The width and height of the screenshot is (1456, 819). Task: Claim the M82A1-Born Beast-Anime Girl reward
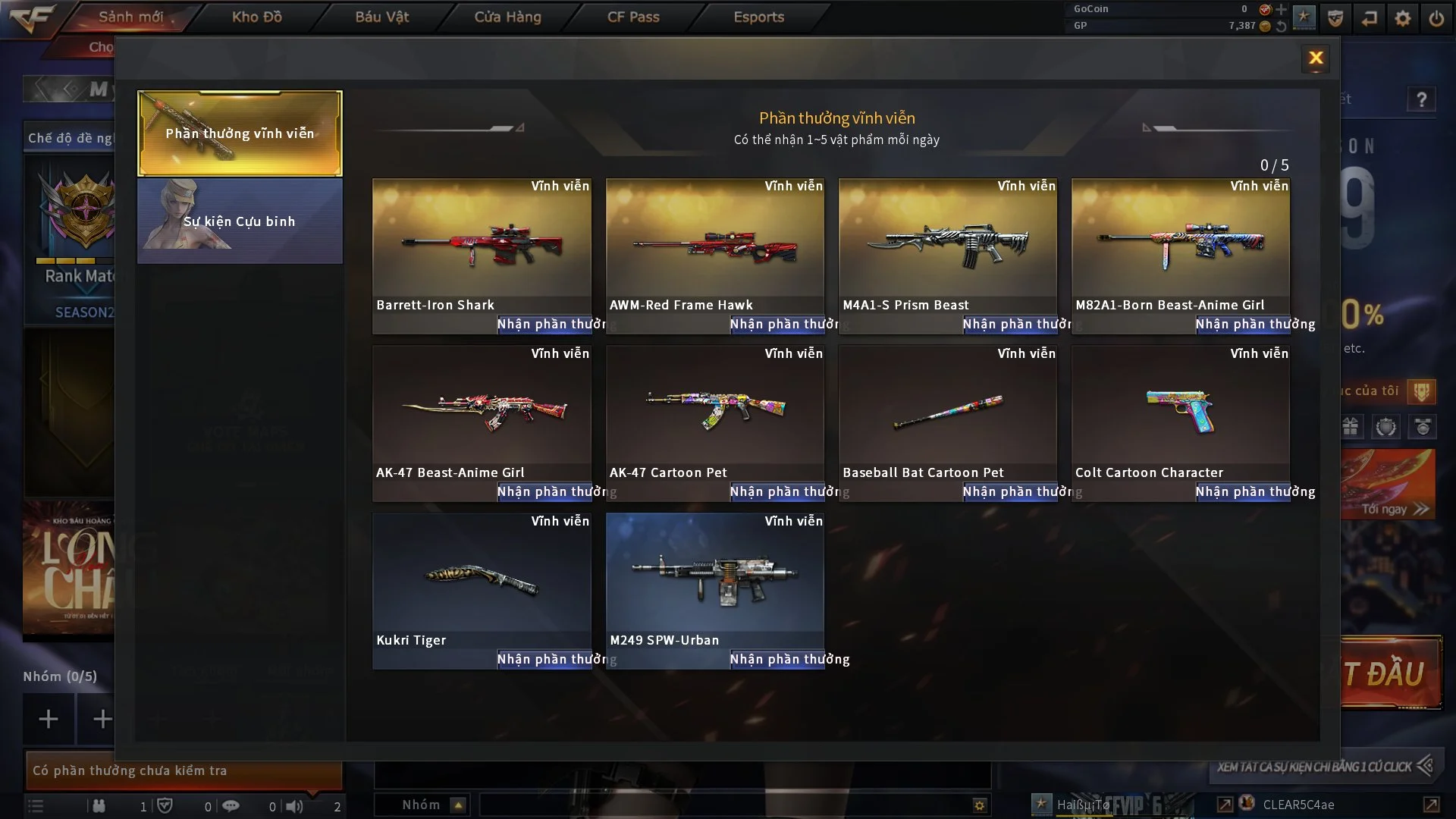[1242, 325]
